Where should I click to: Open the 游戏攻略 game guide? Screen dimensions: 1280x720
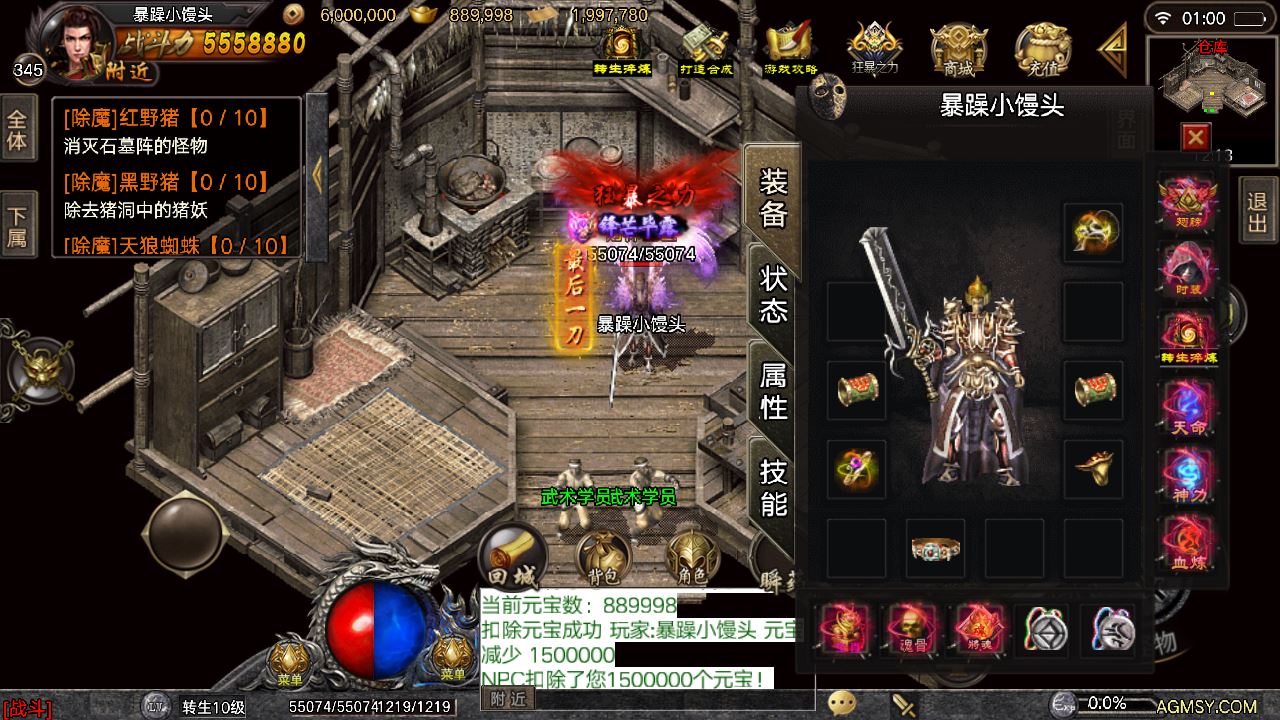[x=790, y=49]
